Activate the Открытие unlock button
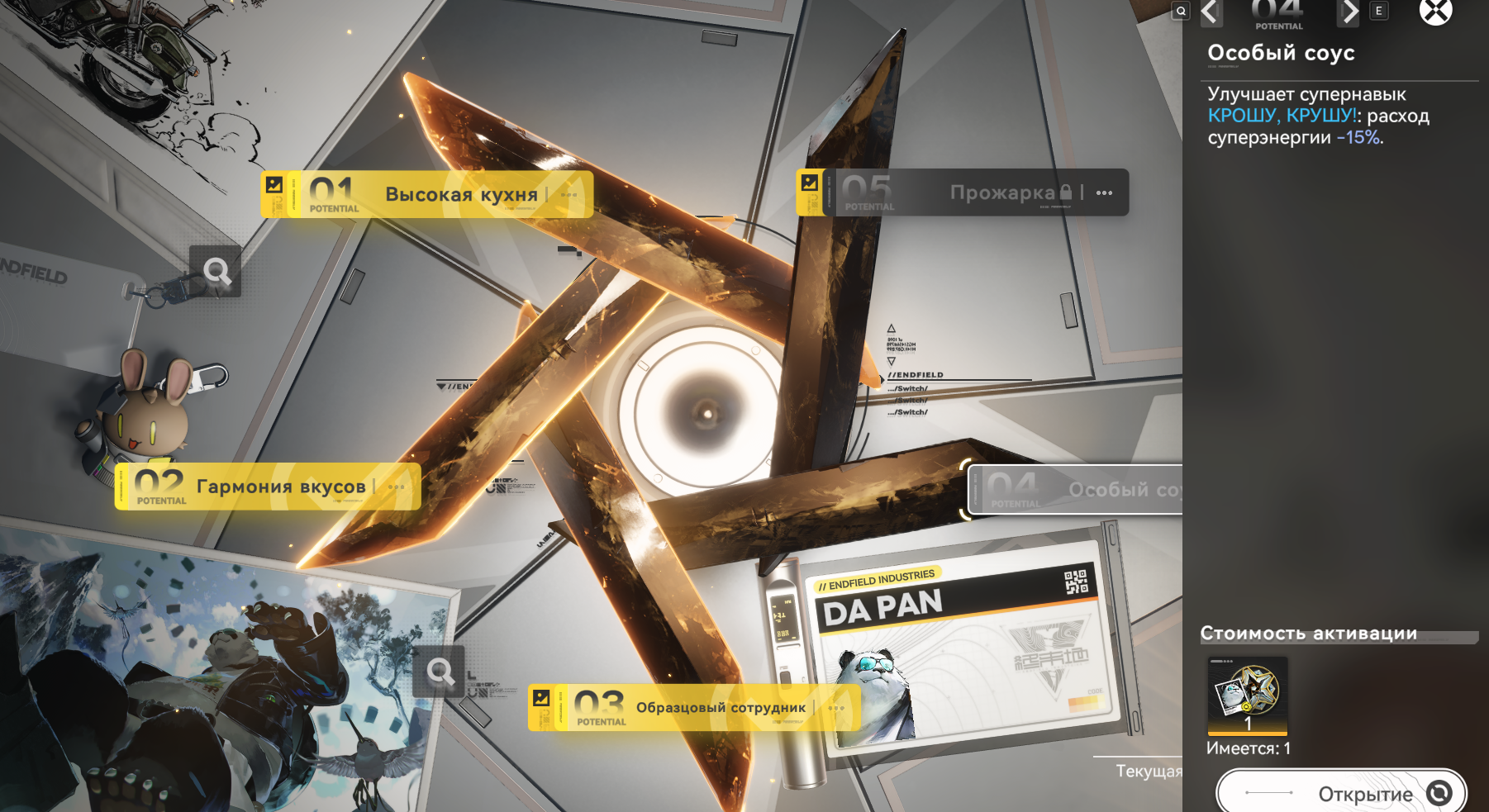 1340,793
